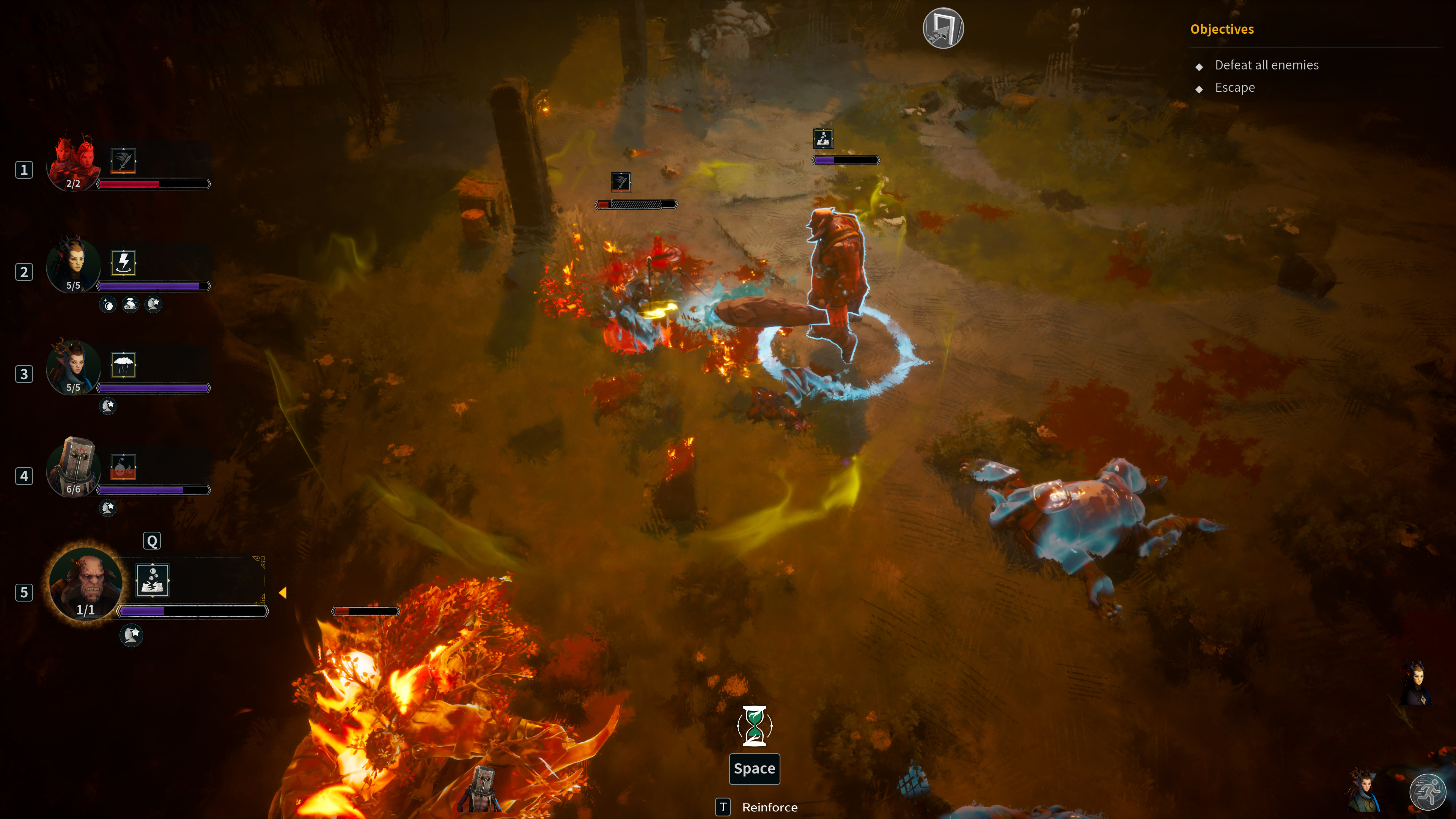Activate the imps' claw slash ability

[123, 161]
